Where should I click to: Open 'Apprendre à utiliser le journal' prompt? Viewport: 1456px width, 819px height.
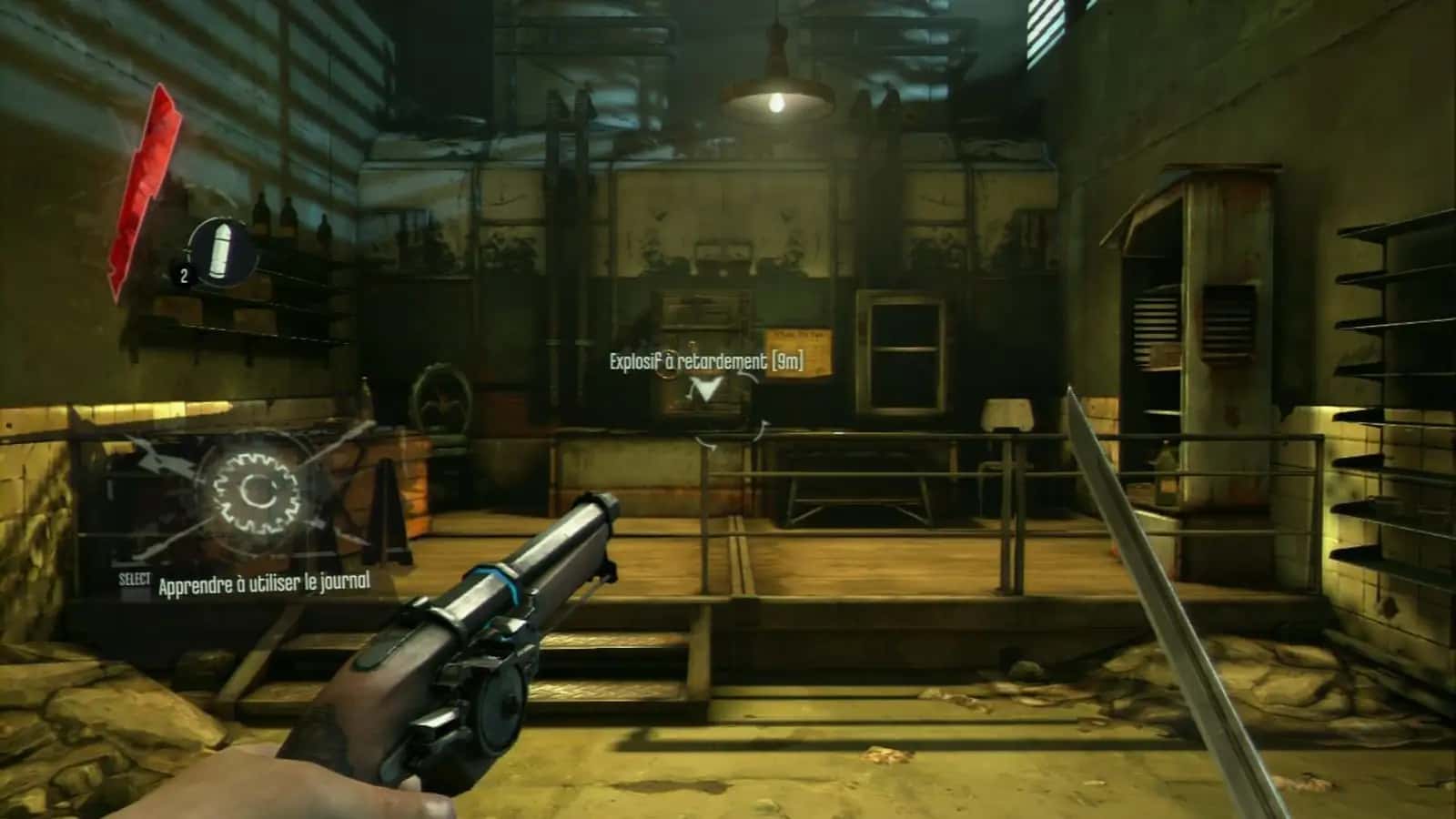264,584
